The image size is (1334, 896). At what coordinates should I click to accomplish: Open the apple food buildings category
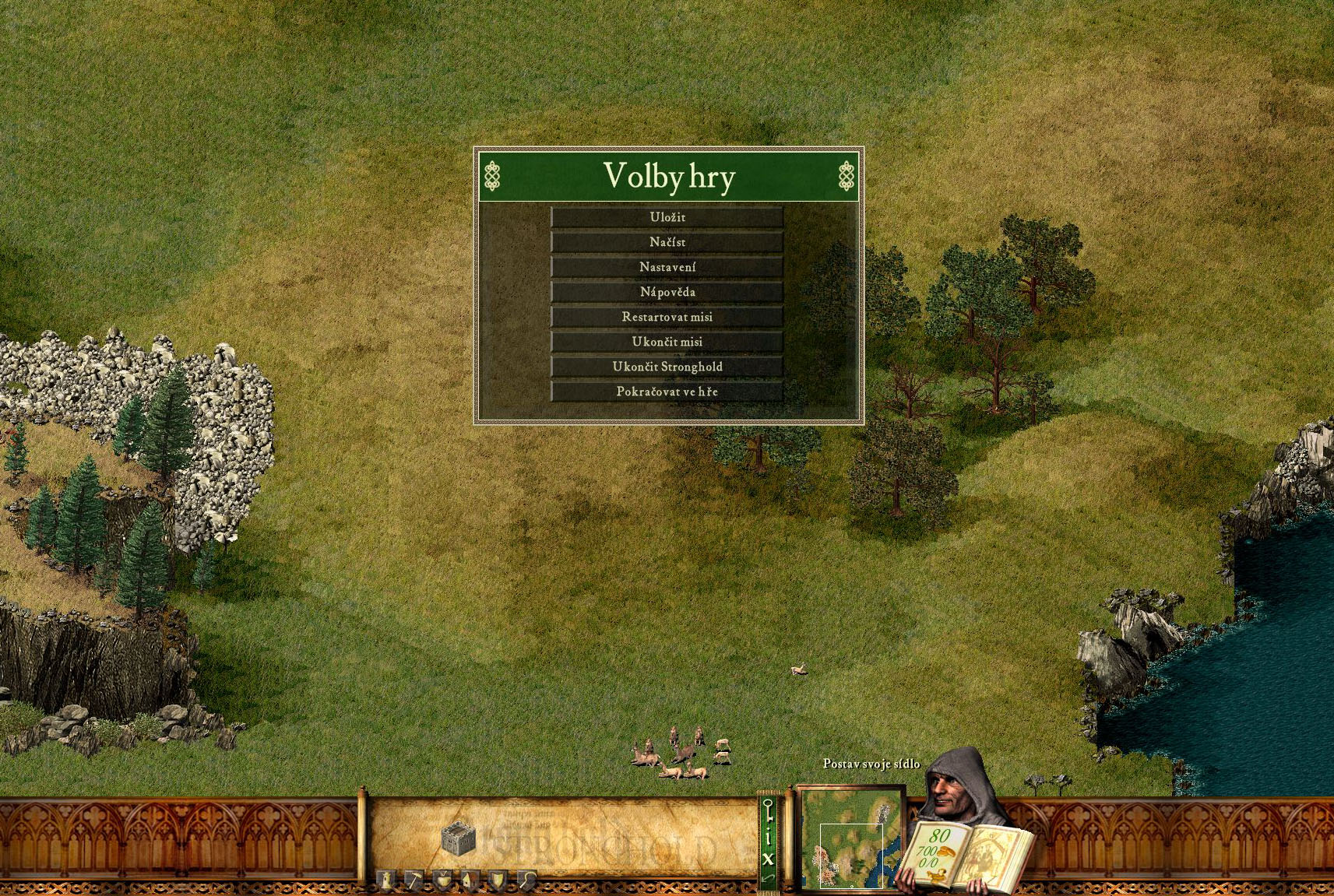[x=442, y=880]
